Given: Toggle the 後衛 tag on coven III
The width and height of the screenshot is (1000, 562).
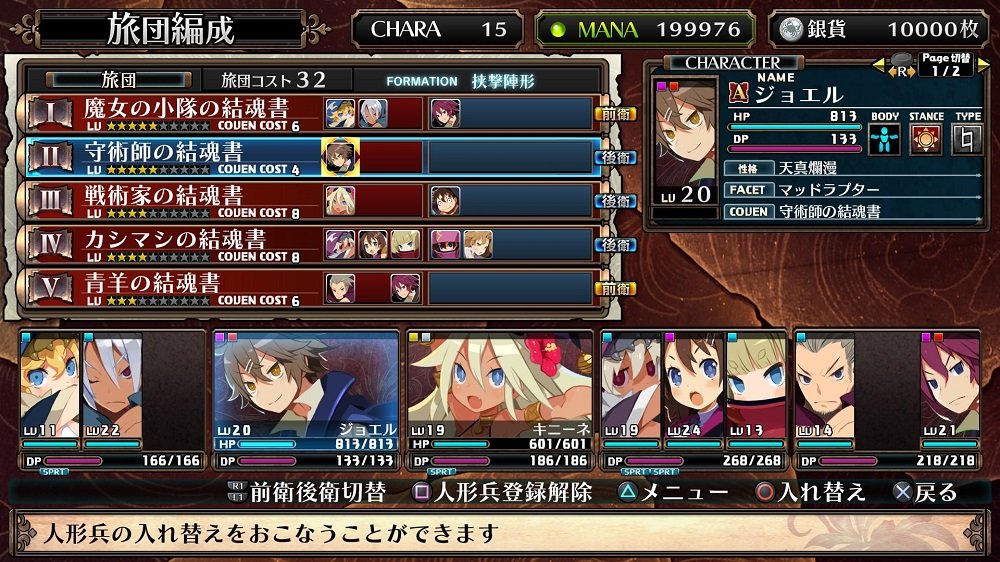Looking at the screenshot, I should (x=616, y=201).
